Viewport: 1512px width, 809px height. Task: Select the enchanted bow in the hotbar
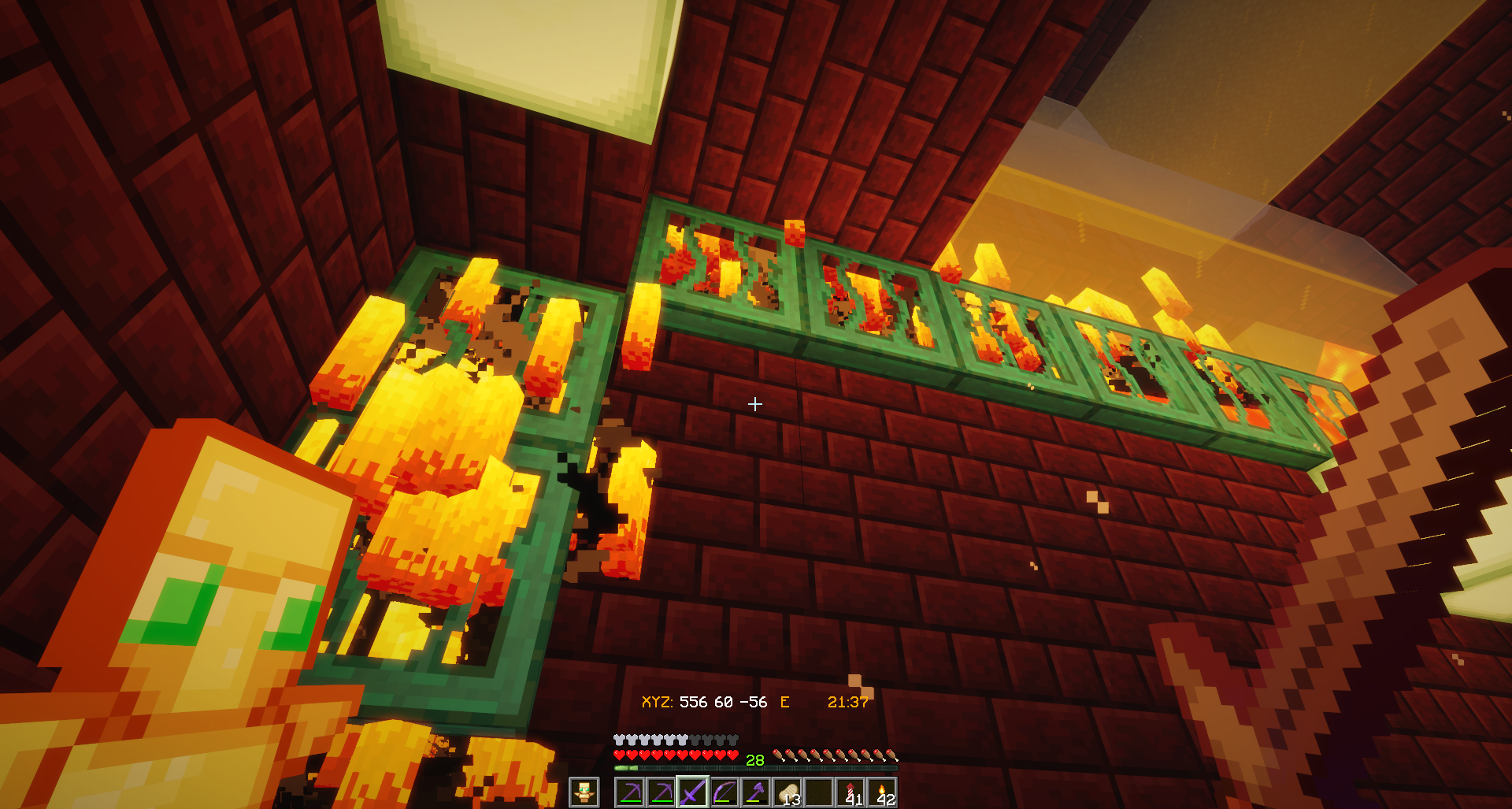724,792
